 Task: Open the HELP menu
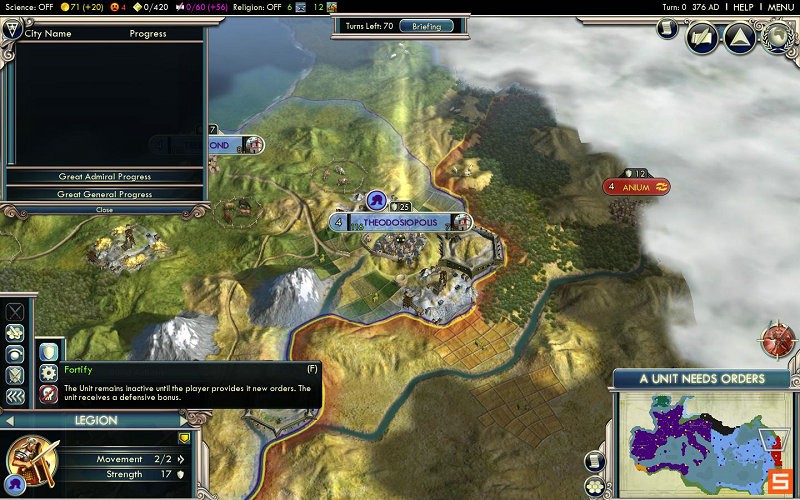[742, 7]
